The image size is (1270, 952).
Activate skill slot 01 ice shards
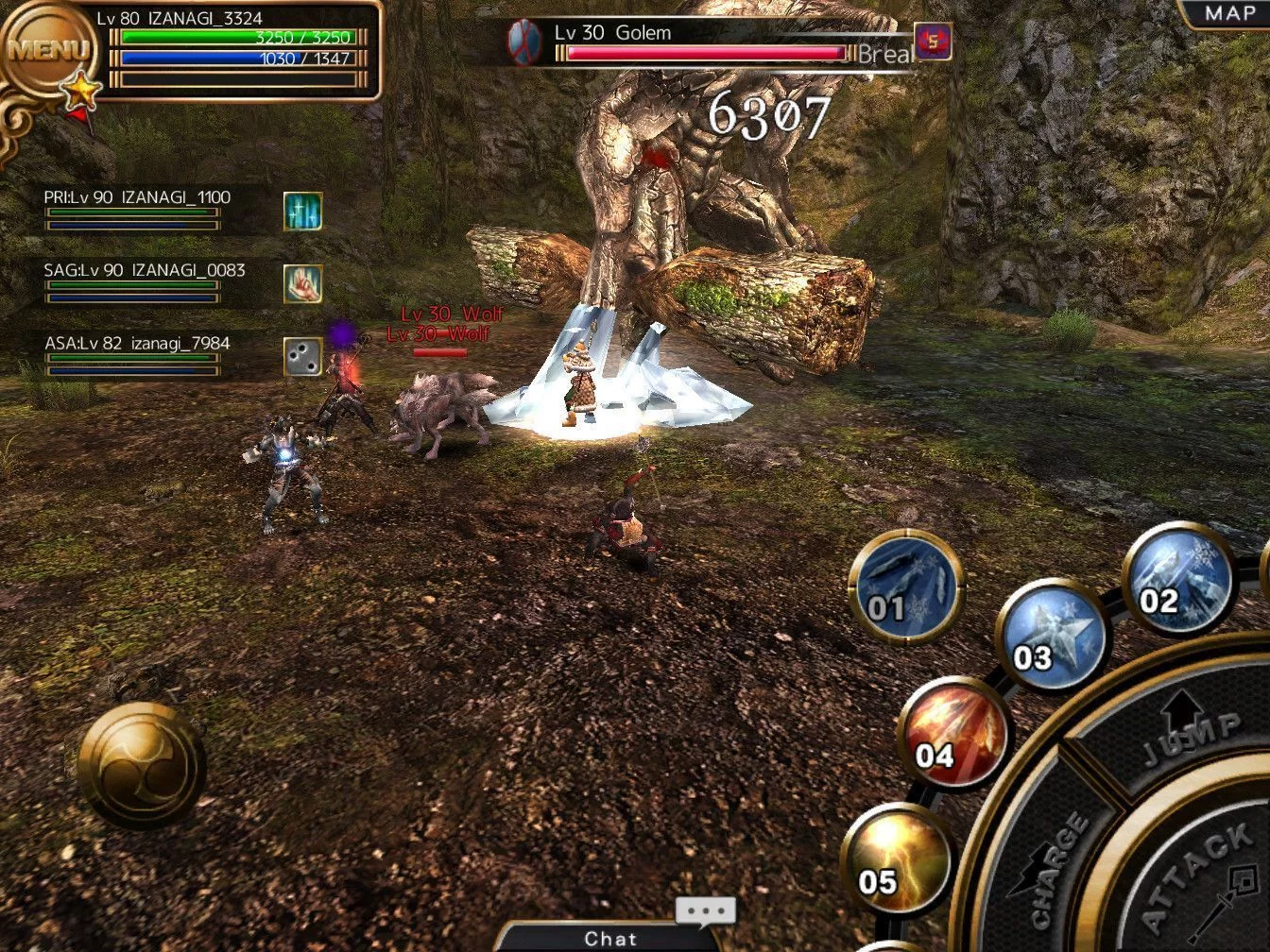tap(904, 586)
